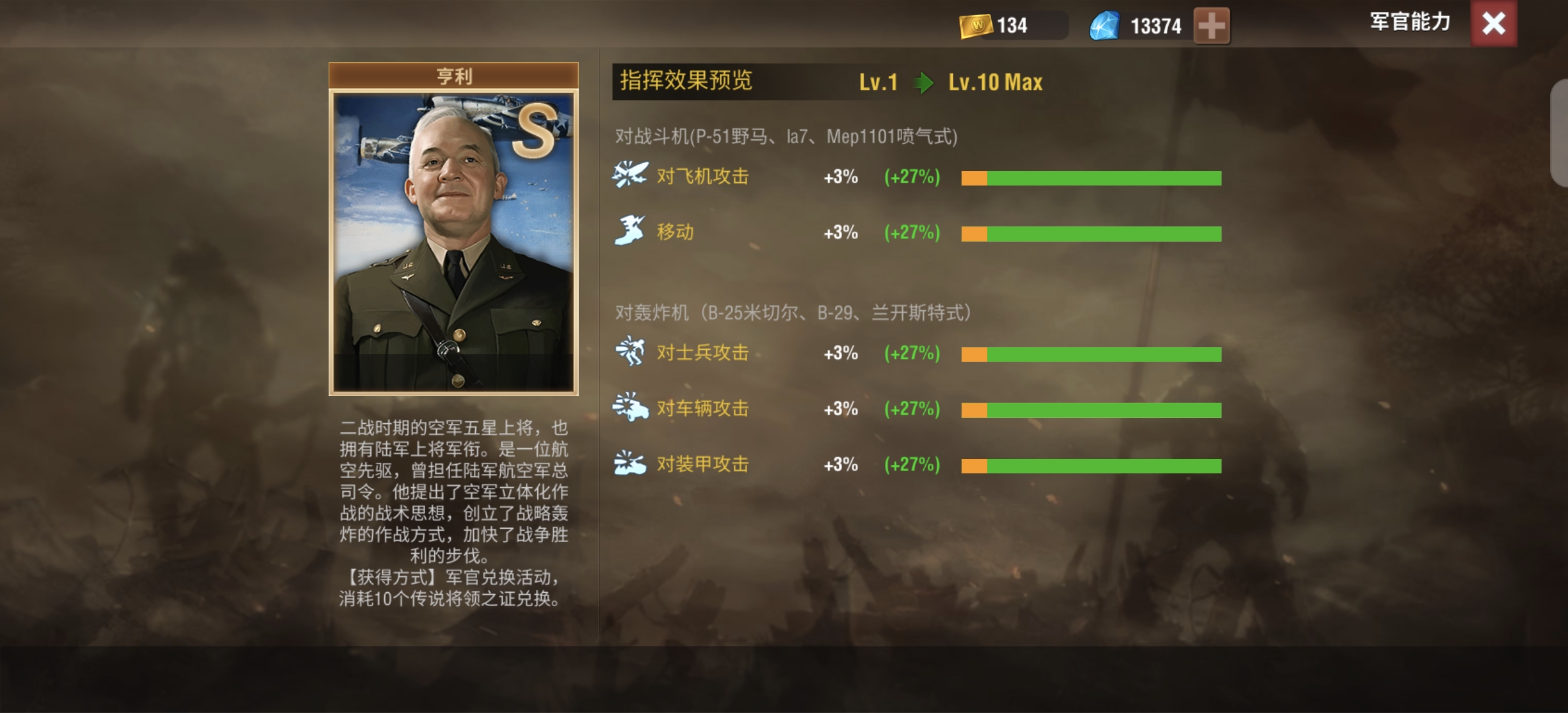Screen dimensions: 1568x713
Task: Select the 对士兵攻击 soldier attack icon
Action: pyautogui.click(x=630, y=353)
